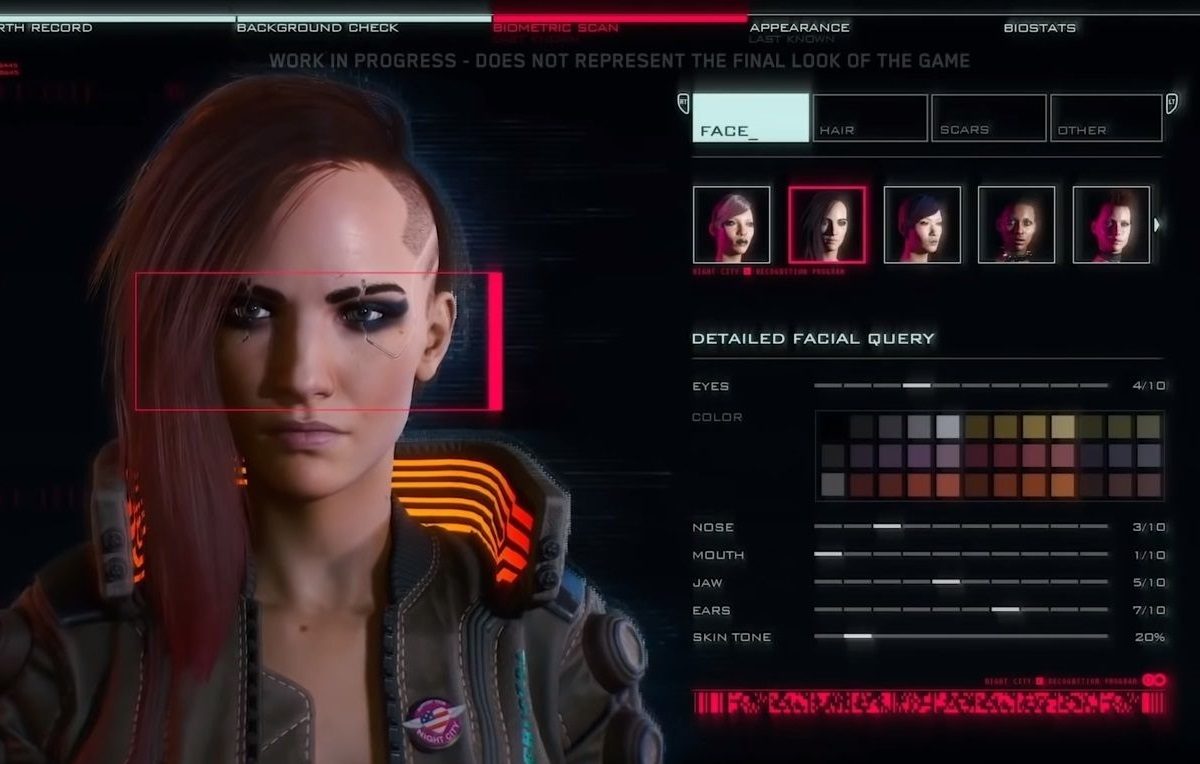Image resolution: width=1200 pixels, height=764 pixels.
Task: Select the highlighted dark-haired face preset
Action: point(827,224)
